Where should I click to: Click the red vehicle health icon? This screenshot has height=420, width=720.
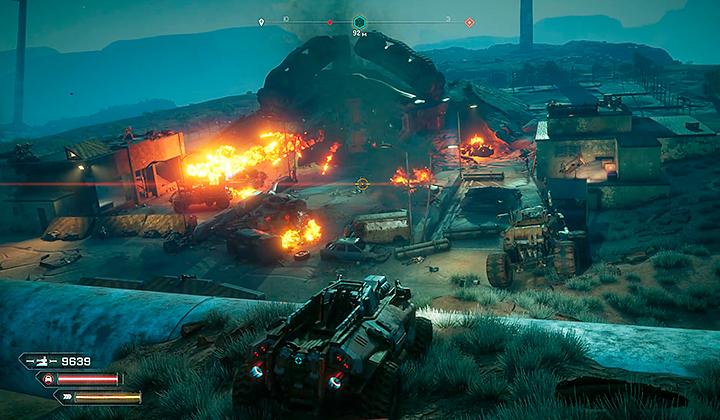point(45,379)
